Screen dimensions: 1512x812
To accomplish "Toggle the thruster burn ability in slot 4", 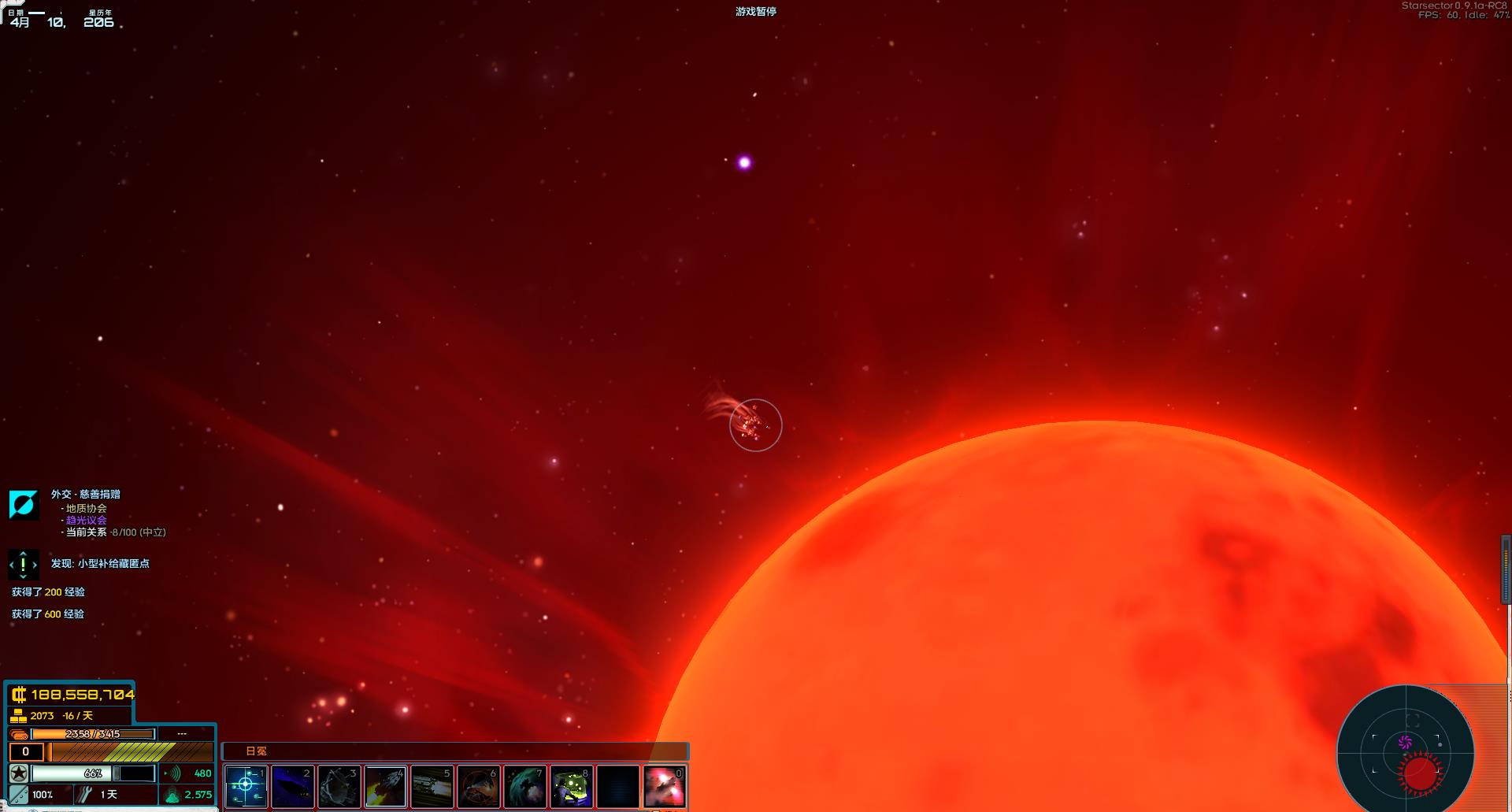I will click(385, 786).
